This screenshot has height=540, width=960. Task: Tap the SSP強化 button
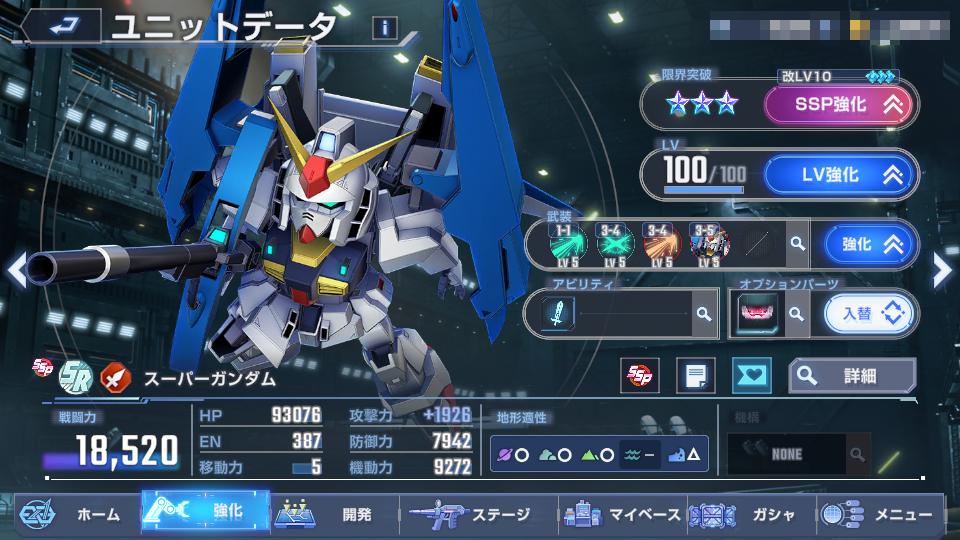point(838,104)
